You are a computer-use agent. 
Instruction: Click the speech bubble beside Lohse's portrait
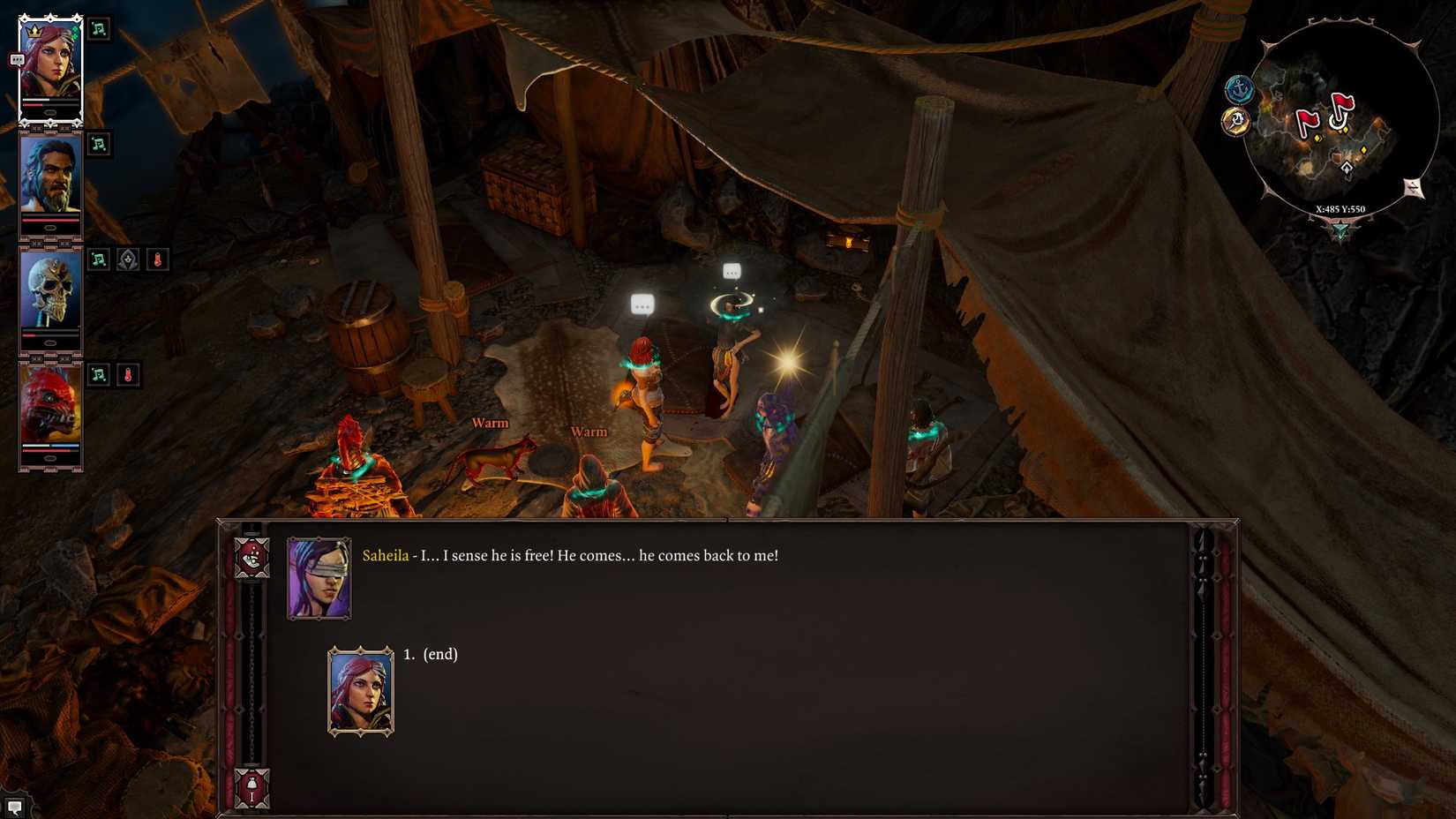[x=15, y=58]
